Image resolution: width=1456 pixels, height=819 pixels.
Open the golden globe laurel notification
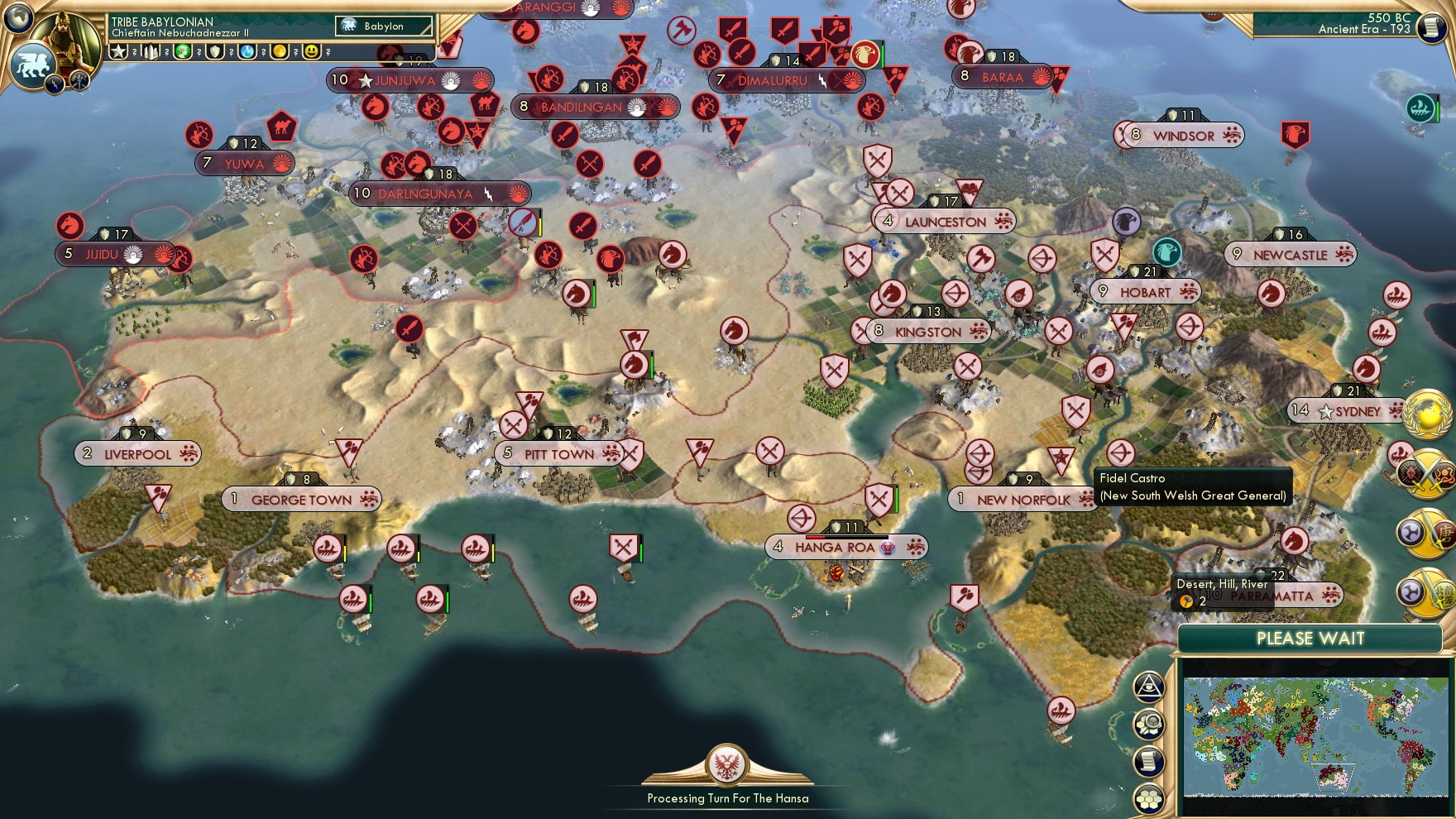pyautogui.click(x=1429, y=414)
